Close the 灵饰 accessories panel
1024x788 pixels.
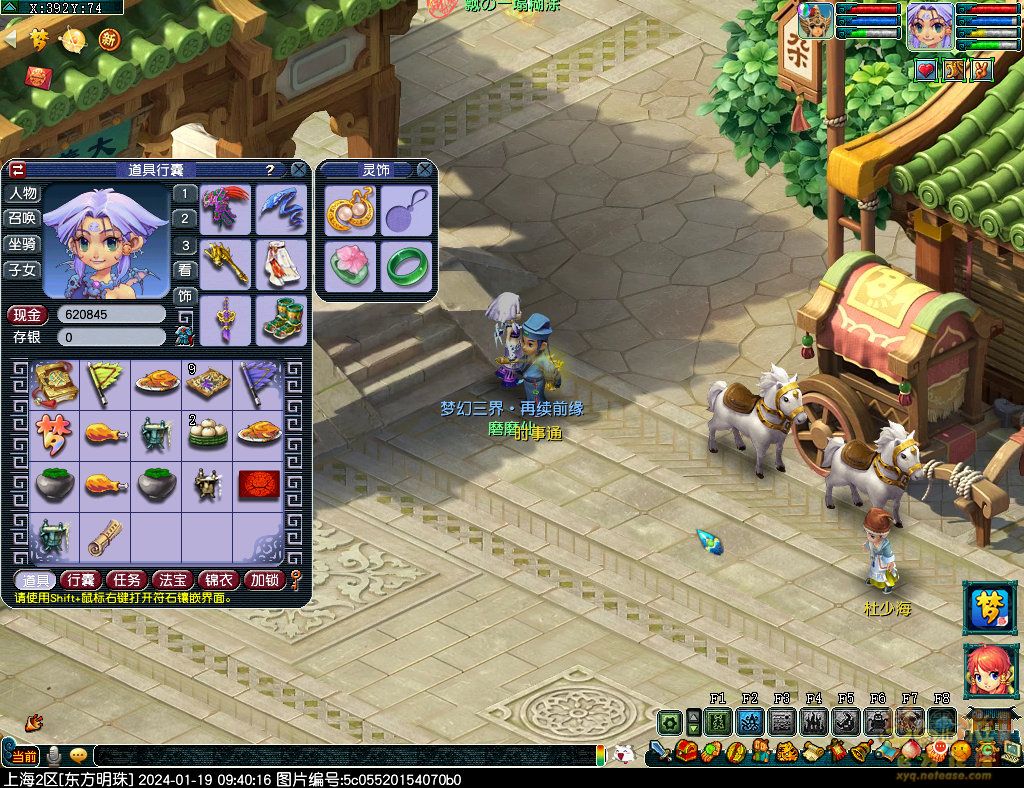coord(425,170)
